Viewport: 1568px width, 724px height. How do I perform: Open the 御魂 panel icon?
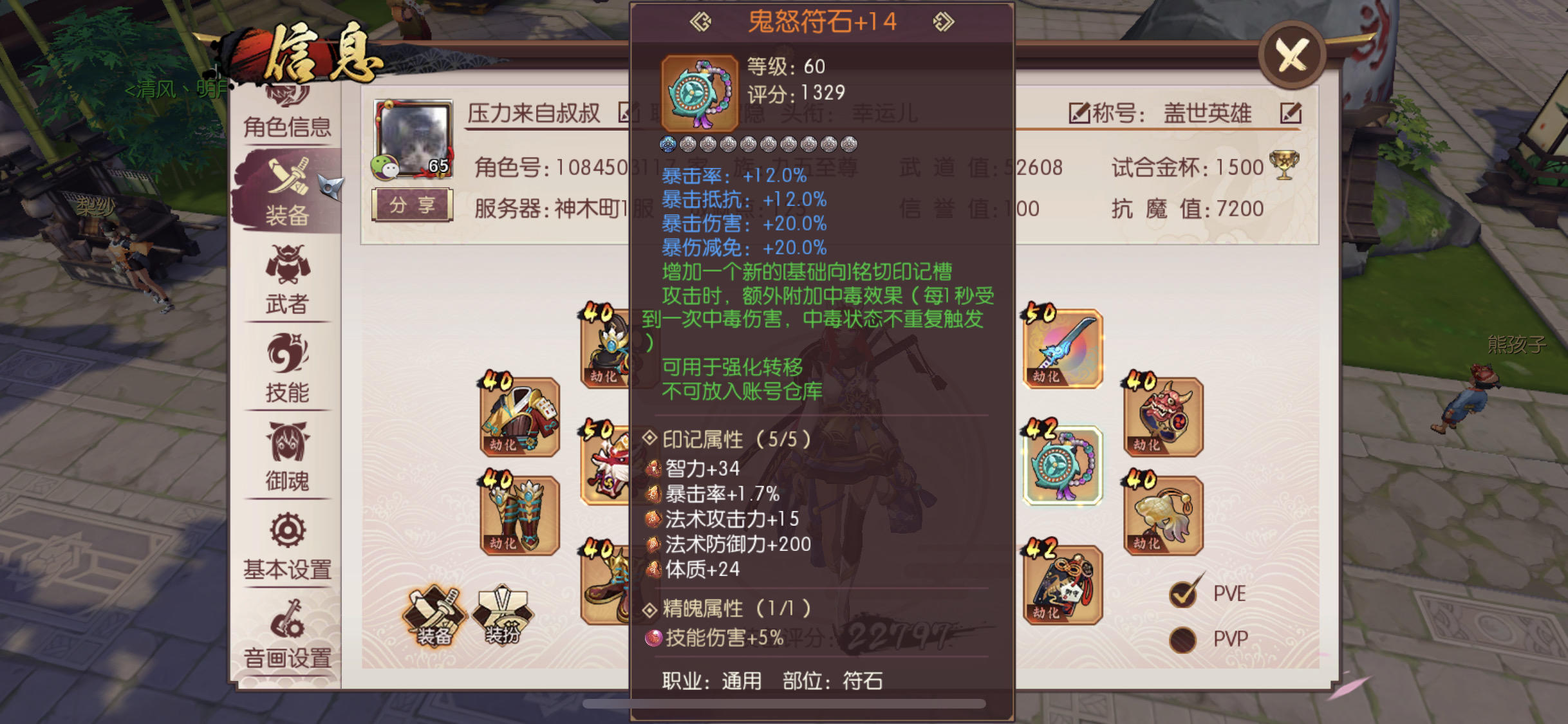pos(287,459)
